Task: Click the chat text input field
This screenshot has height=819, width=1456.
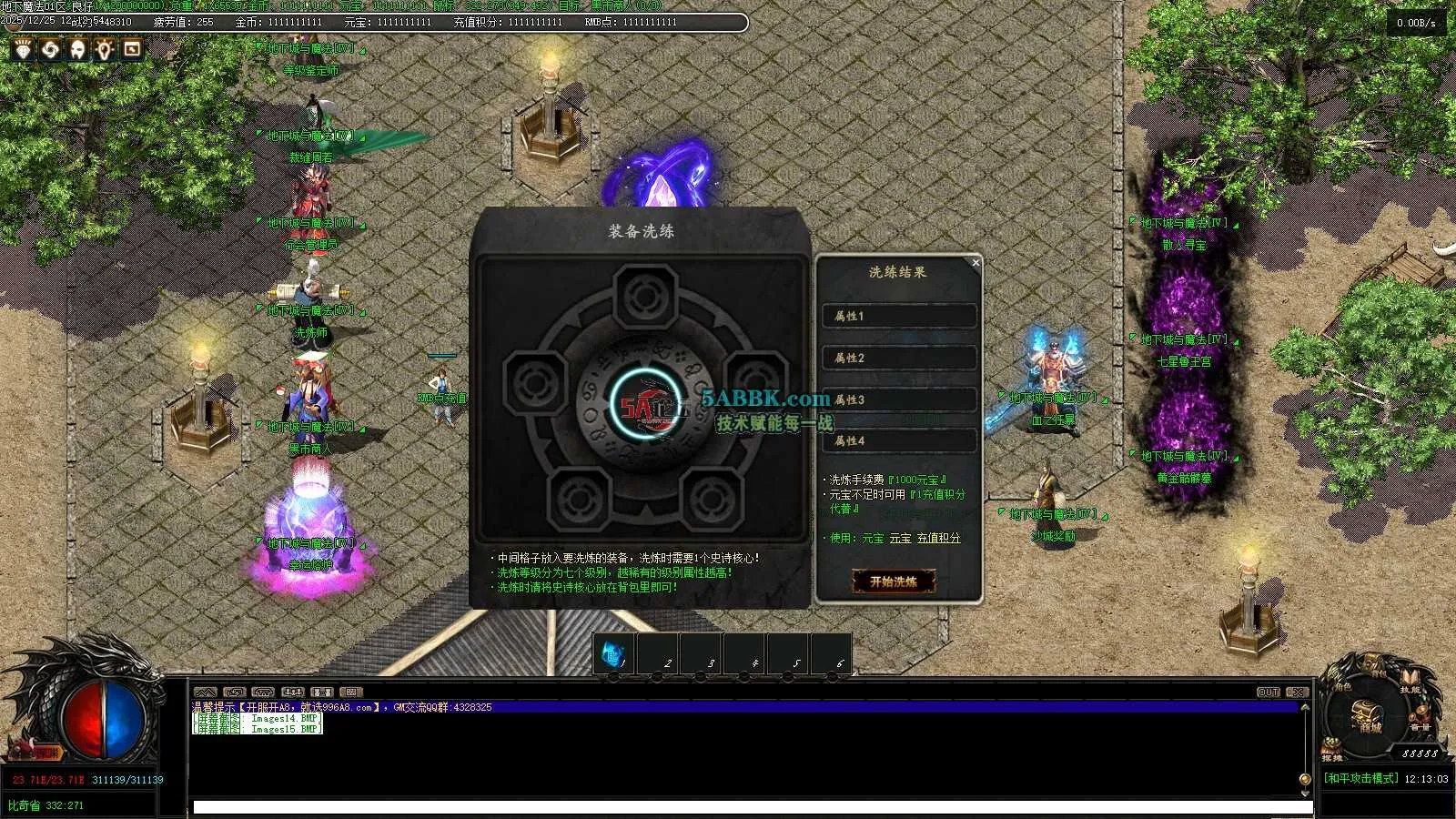Action: (x=752, y=807)
